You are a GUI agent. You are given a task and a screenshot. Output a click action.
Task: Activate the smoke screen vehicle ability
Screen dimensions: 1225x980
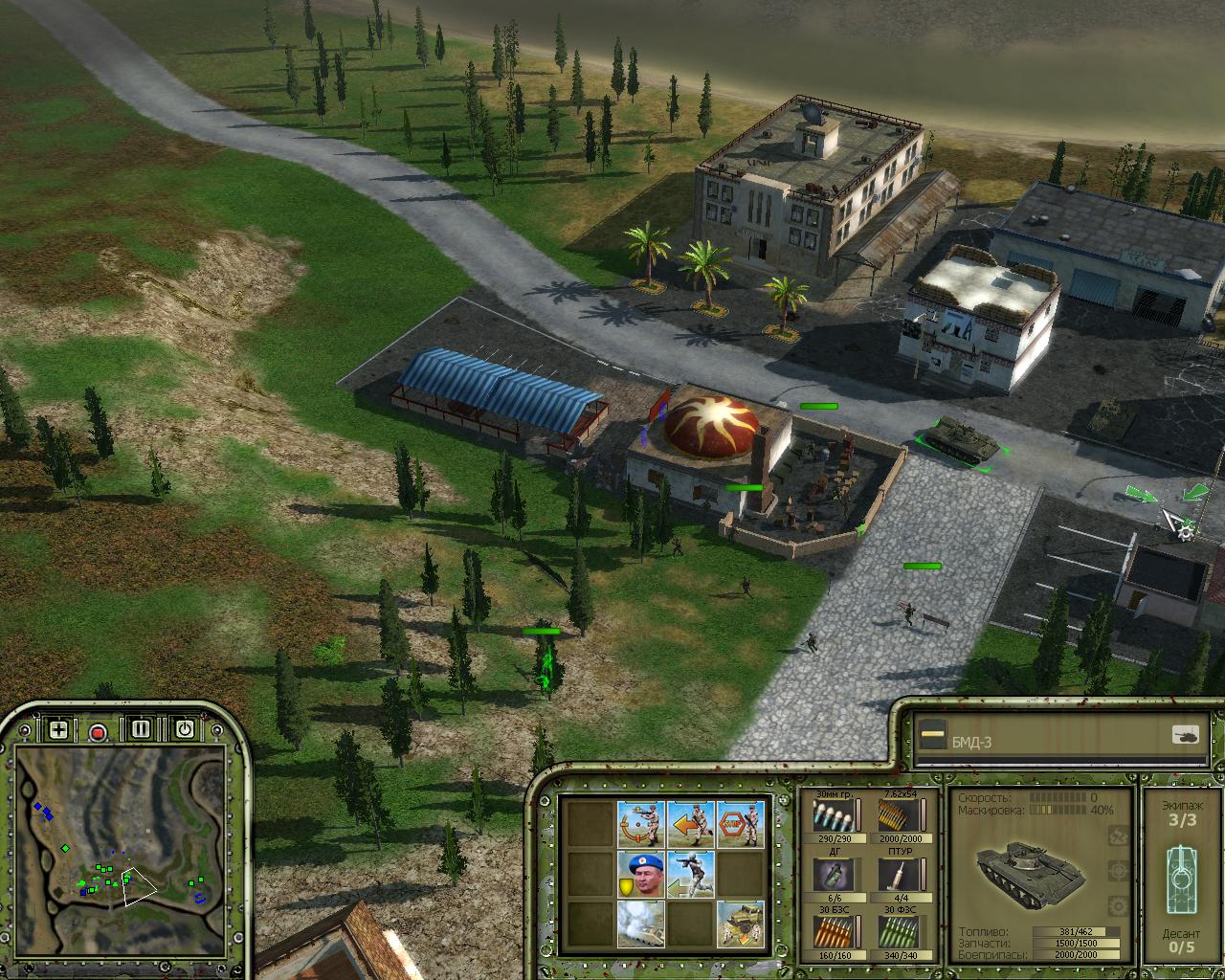(x=641, y=924)
